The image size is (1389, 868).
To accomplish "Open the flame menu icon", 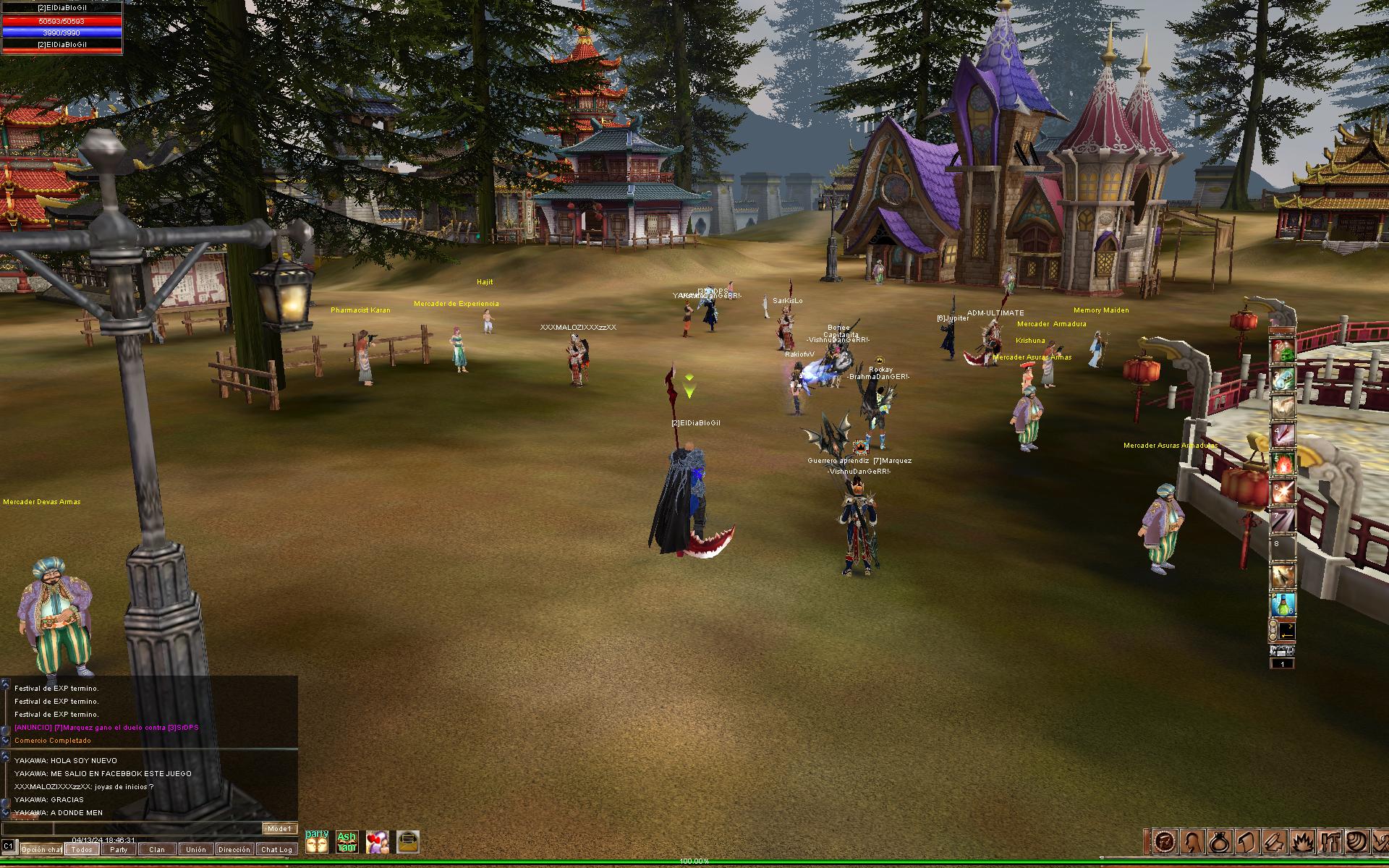I will point(1303,841).
